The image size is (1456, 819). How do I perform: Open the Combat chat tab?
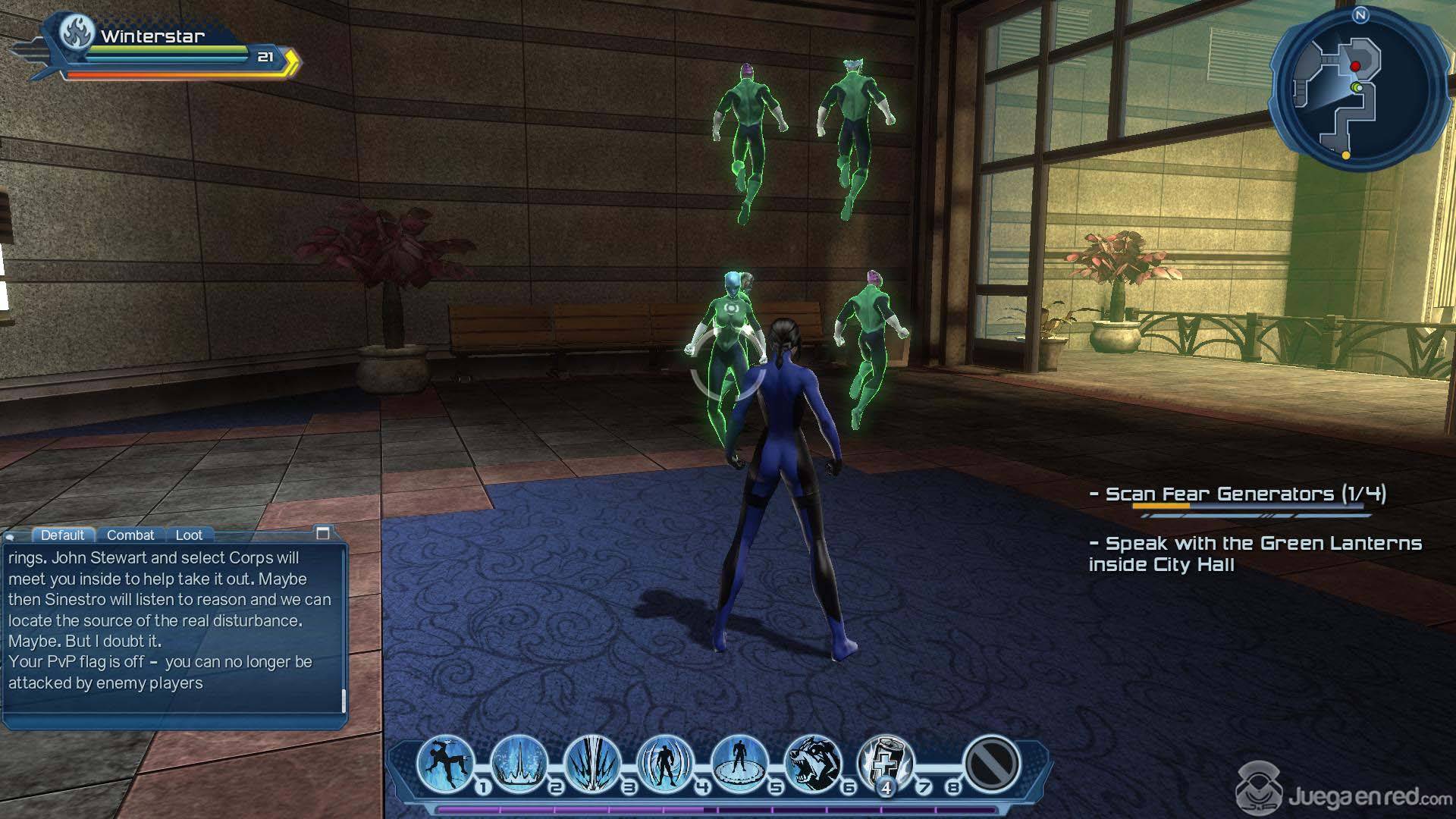(x=130, y=535)
